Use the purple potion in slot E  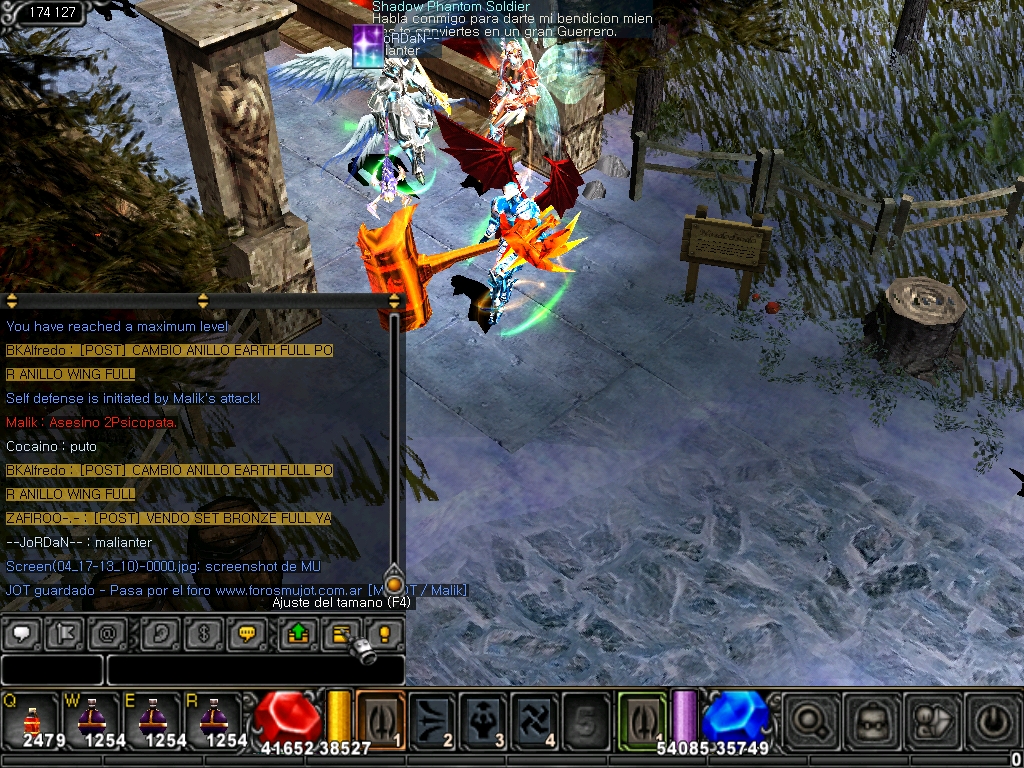(x=151, y=716)
